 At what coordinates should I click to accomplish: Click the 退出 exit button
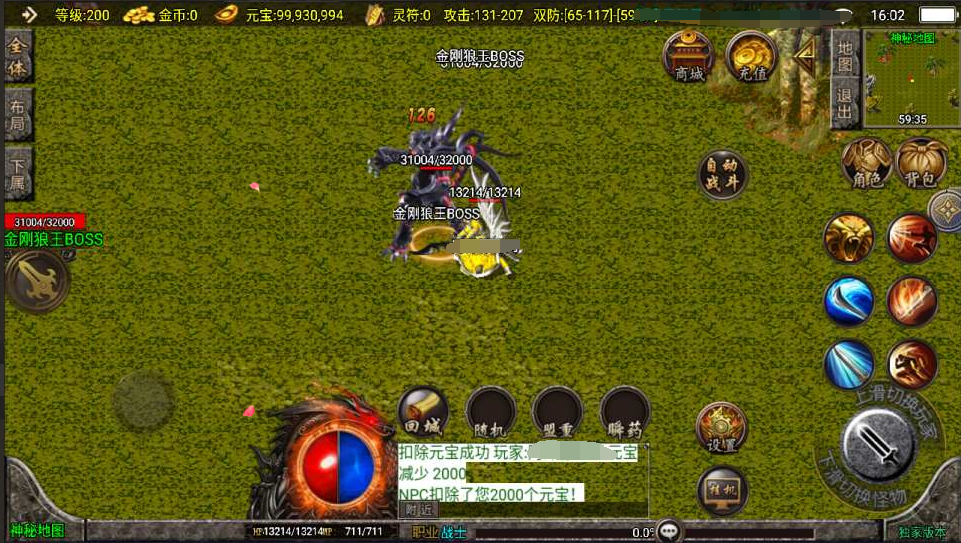point(845,103)
